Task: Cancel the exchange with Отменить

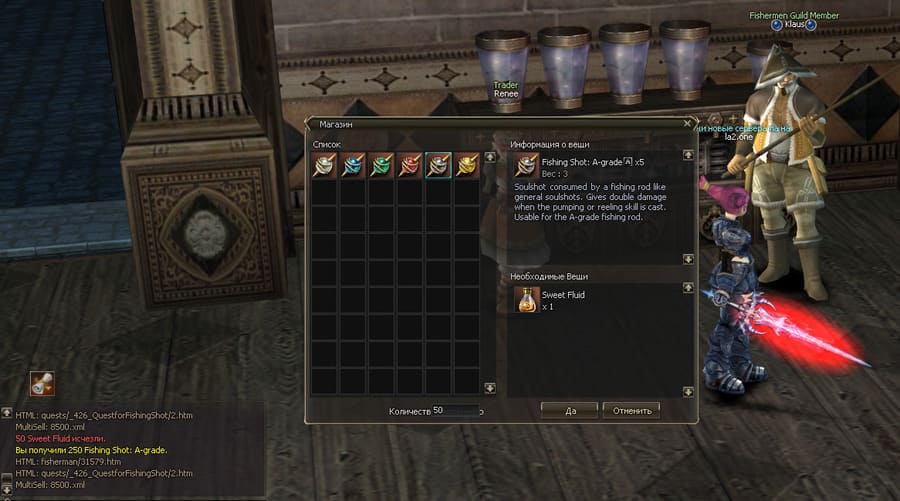Action: pos(631,410)
